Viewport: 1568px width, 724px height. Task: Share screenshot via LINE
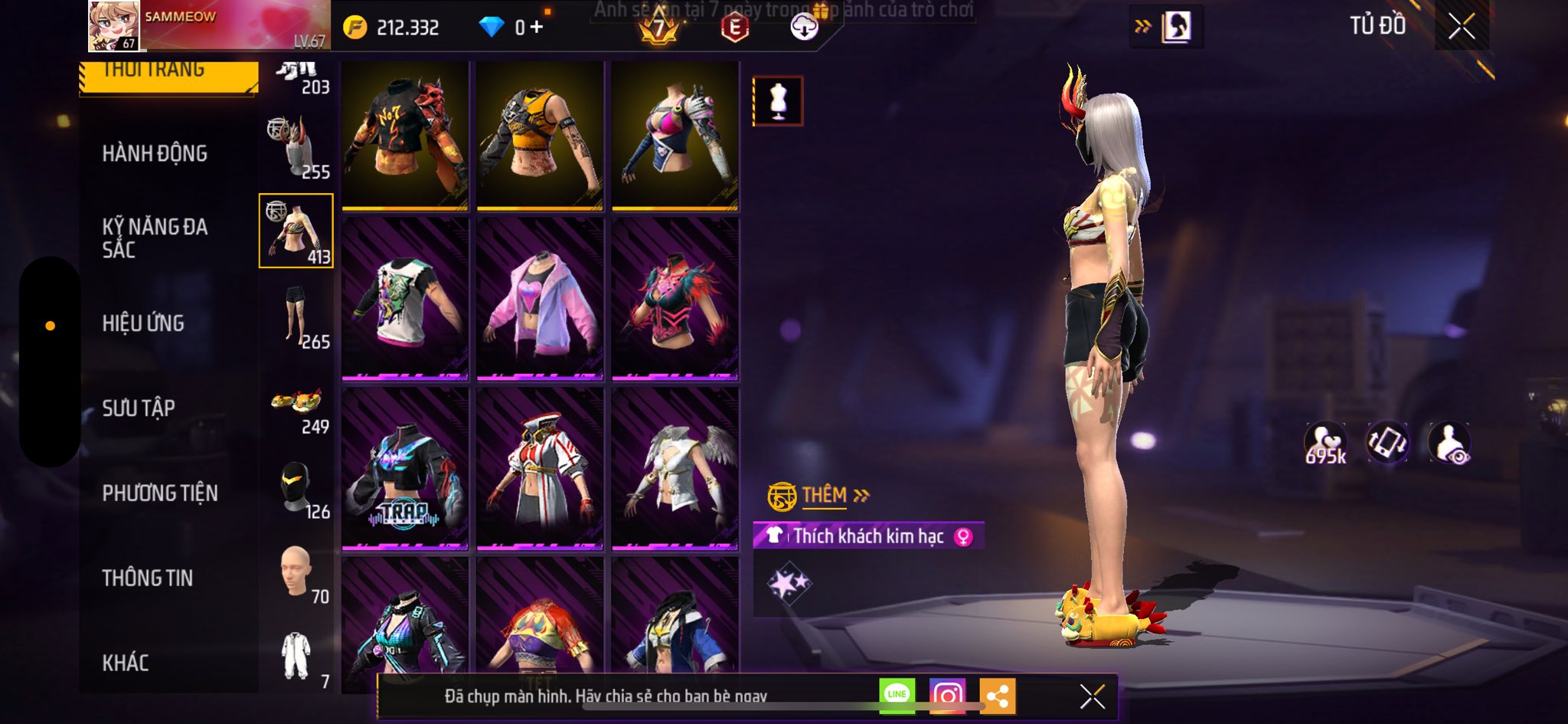[897, 695]
